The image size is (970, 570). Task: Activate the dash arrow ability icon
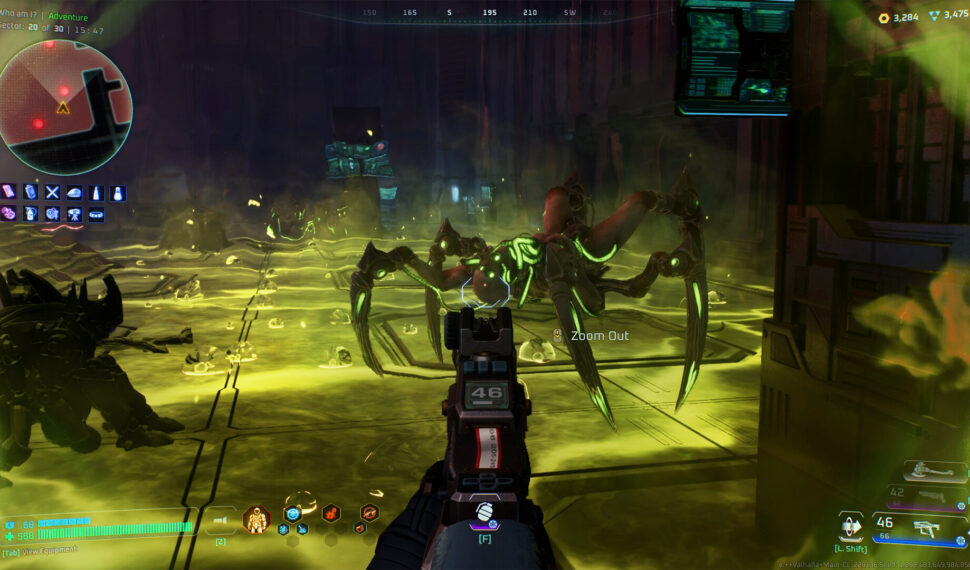[x=851, y=526]
